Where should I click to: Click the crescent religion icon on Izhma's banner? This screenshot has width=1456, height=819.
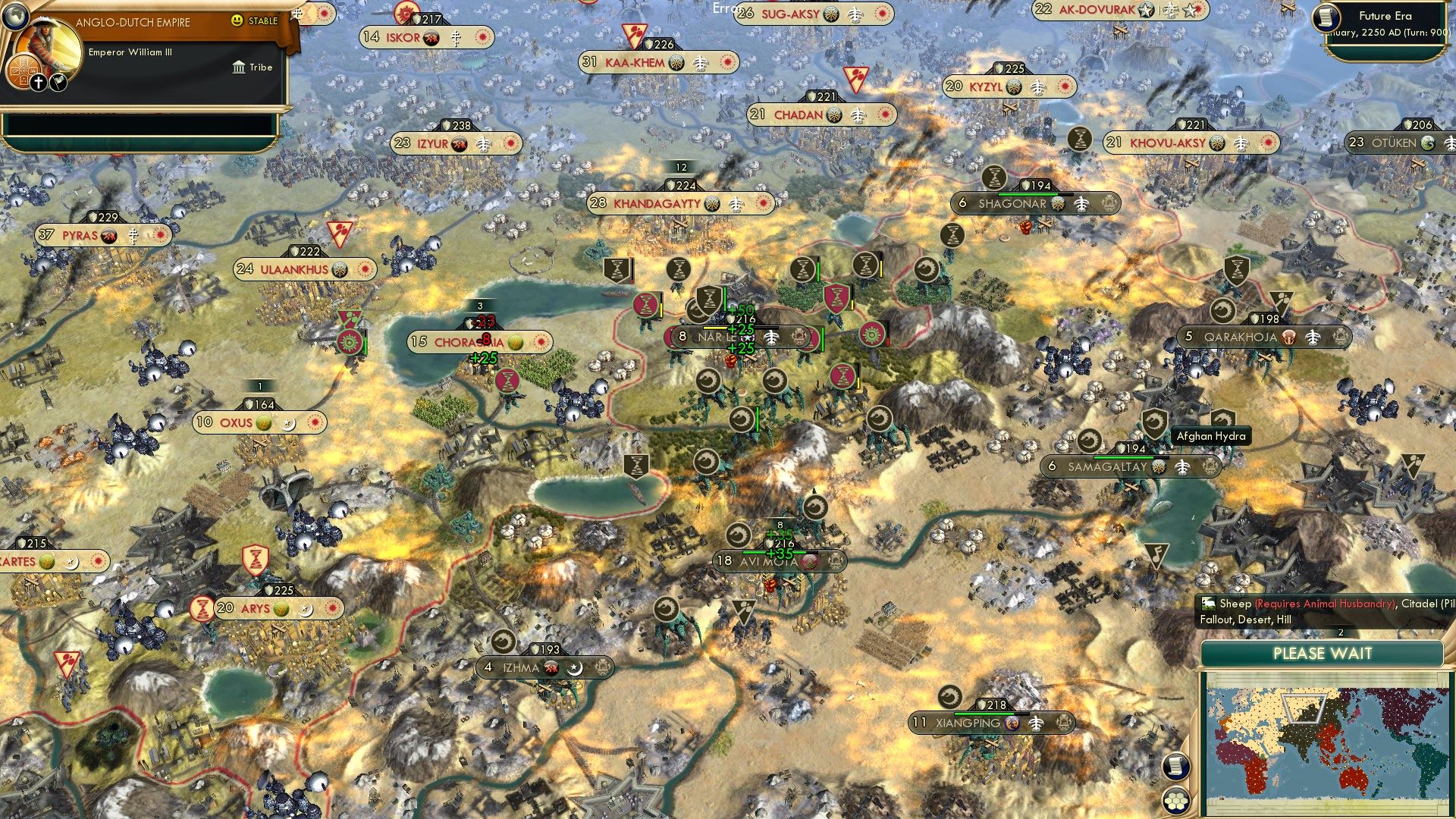click(575, 669)
